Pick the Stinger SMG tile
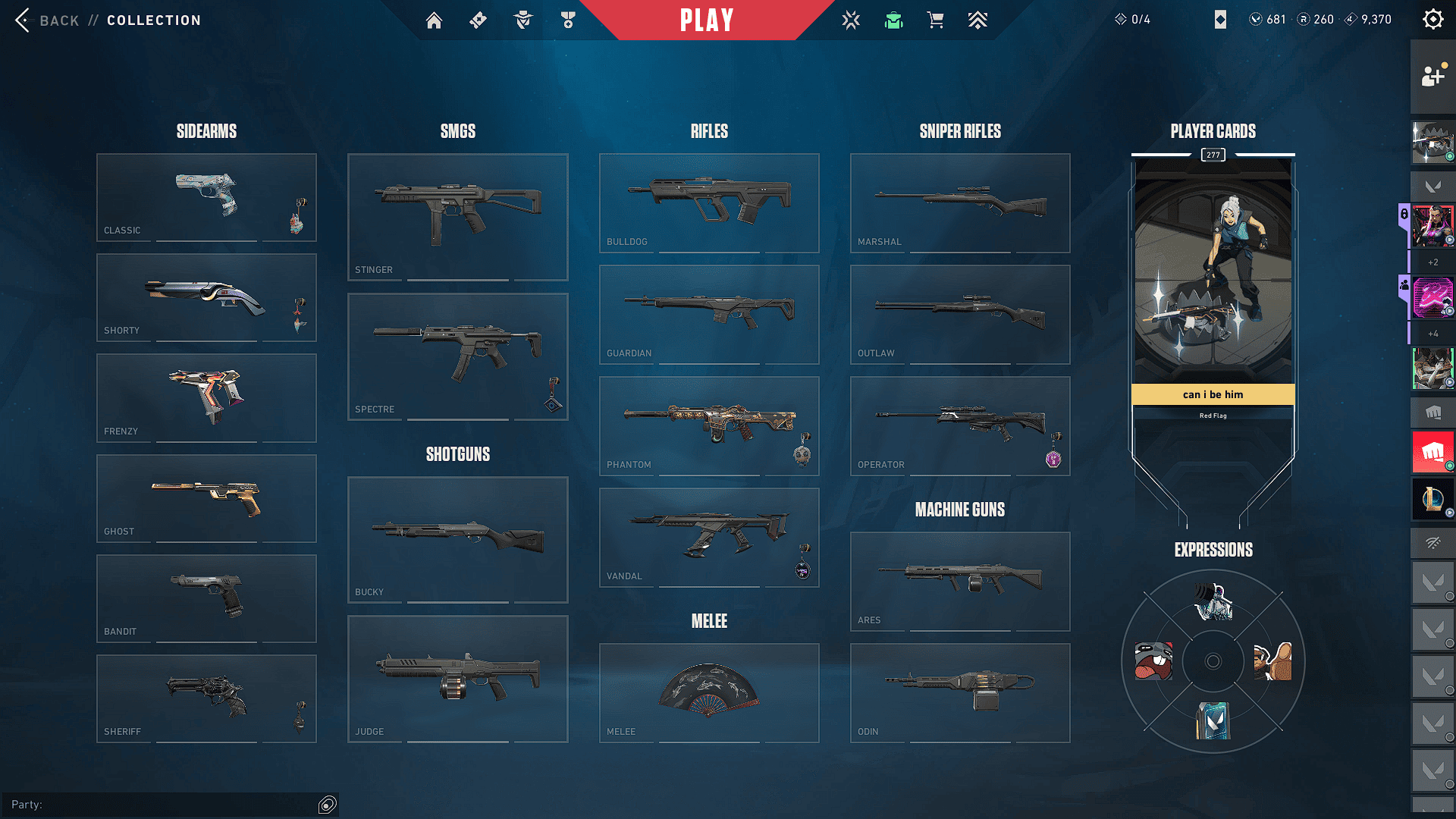This screenshot has height=819, width=1456. 457,217
